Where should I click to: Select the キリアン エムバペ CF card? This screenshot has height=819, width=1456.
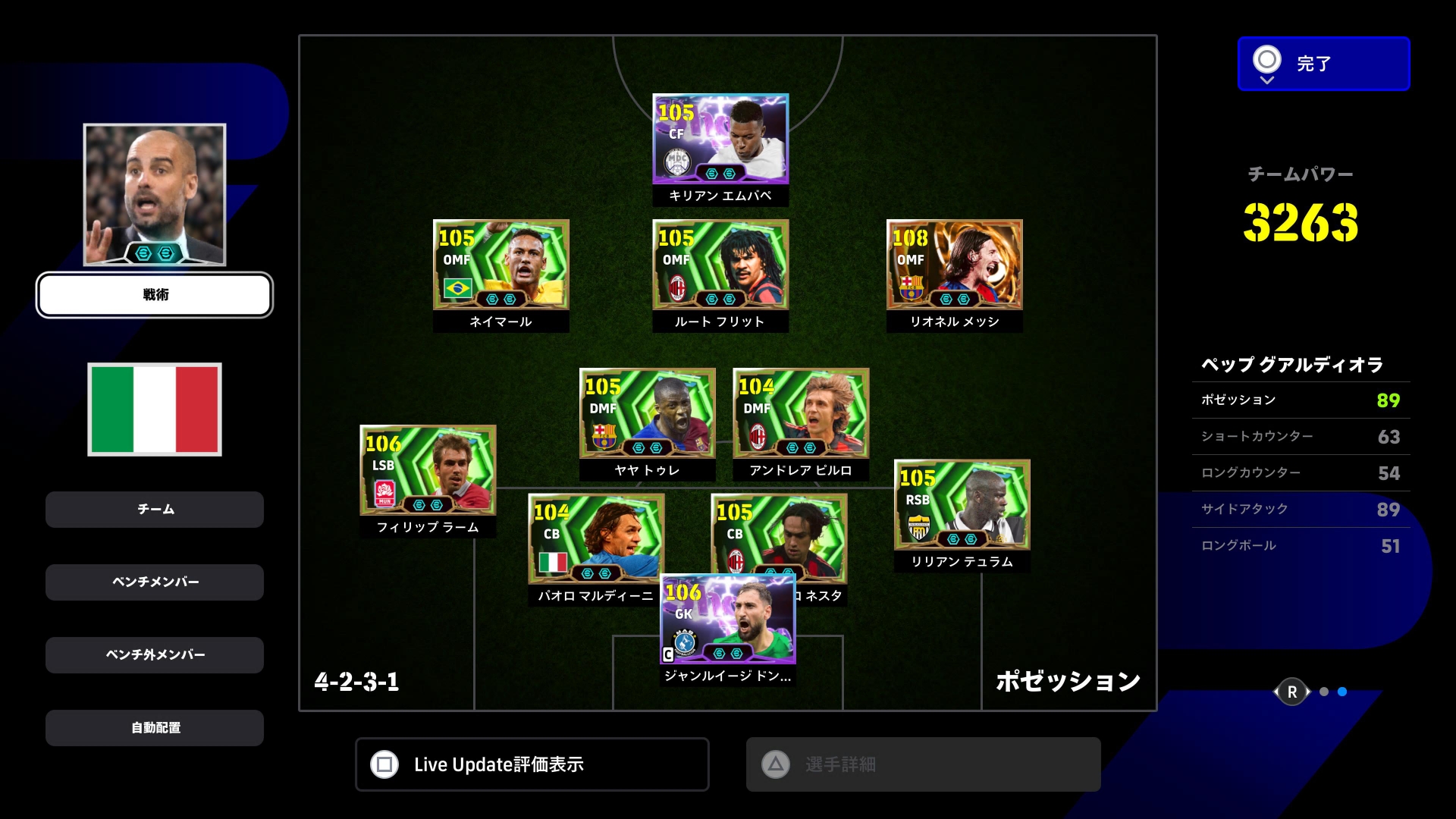[x=720, y=140]
